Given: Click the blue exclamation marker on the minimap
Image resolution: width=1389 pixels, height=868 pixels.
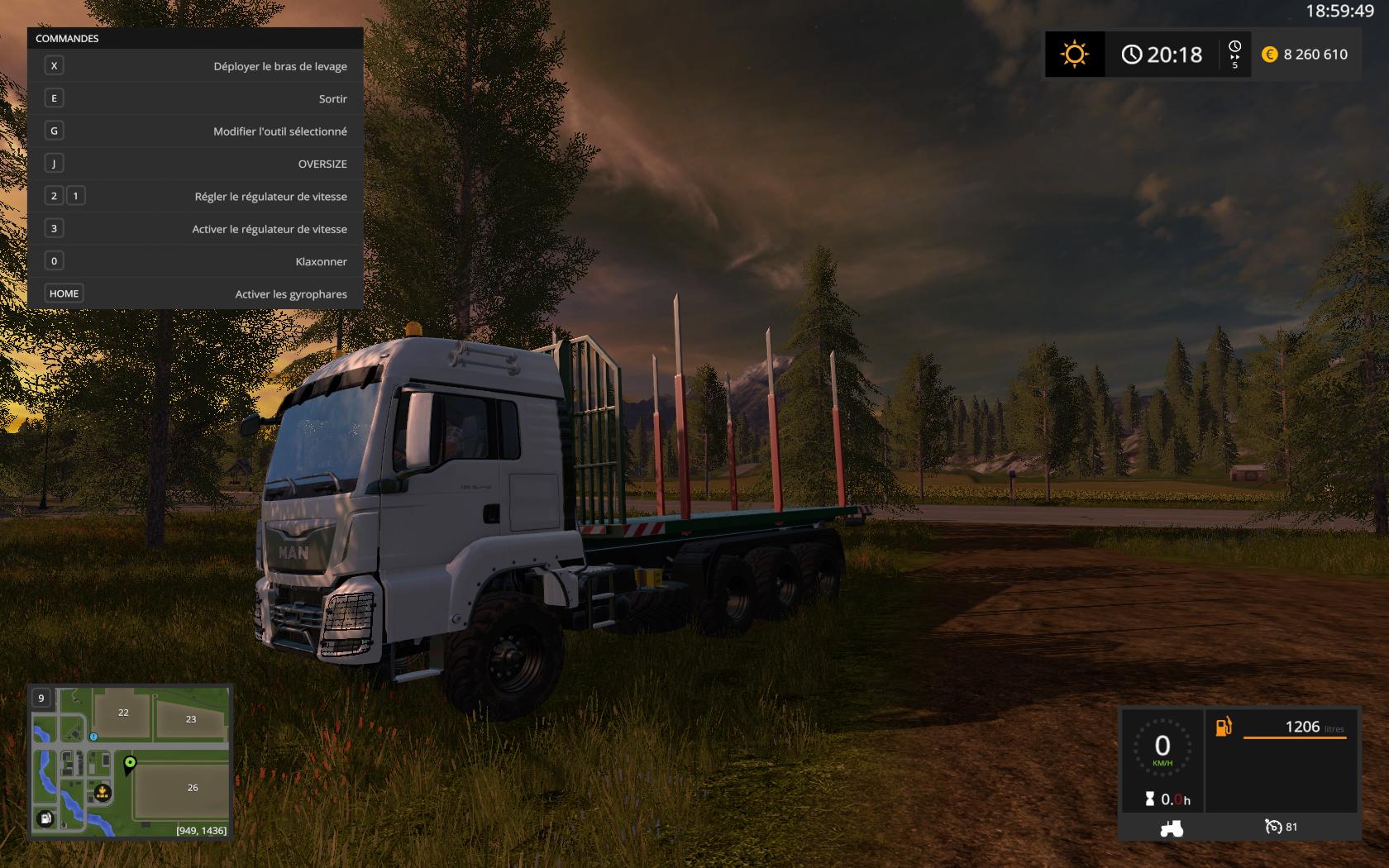Looking at the screenshot, I should (93, 737).
